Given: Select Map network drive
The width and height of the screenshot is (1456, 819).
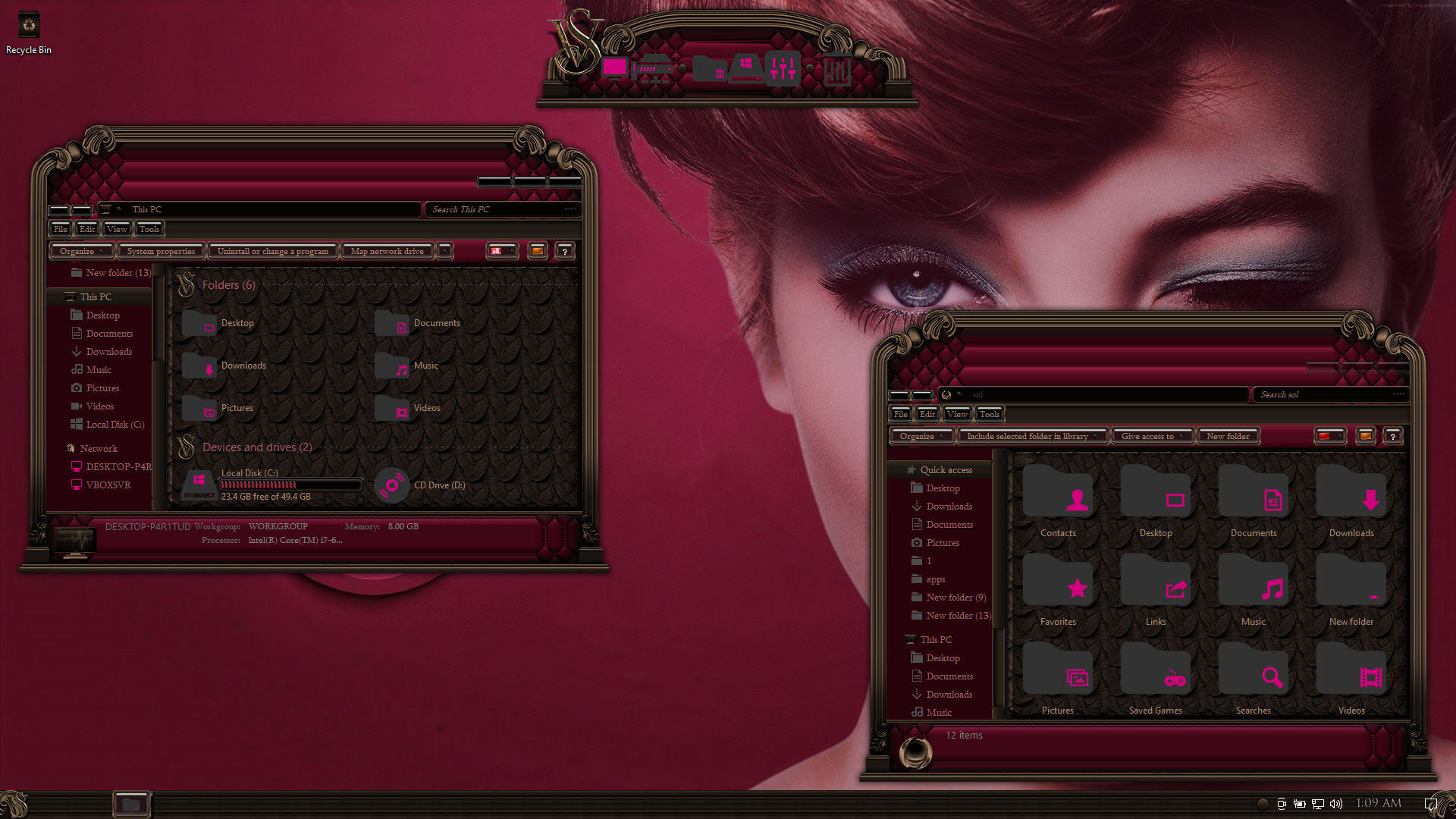Looking at the screenshot, I should tap(387, 251).
